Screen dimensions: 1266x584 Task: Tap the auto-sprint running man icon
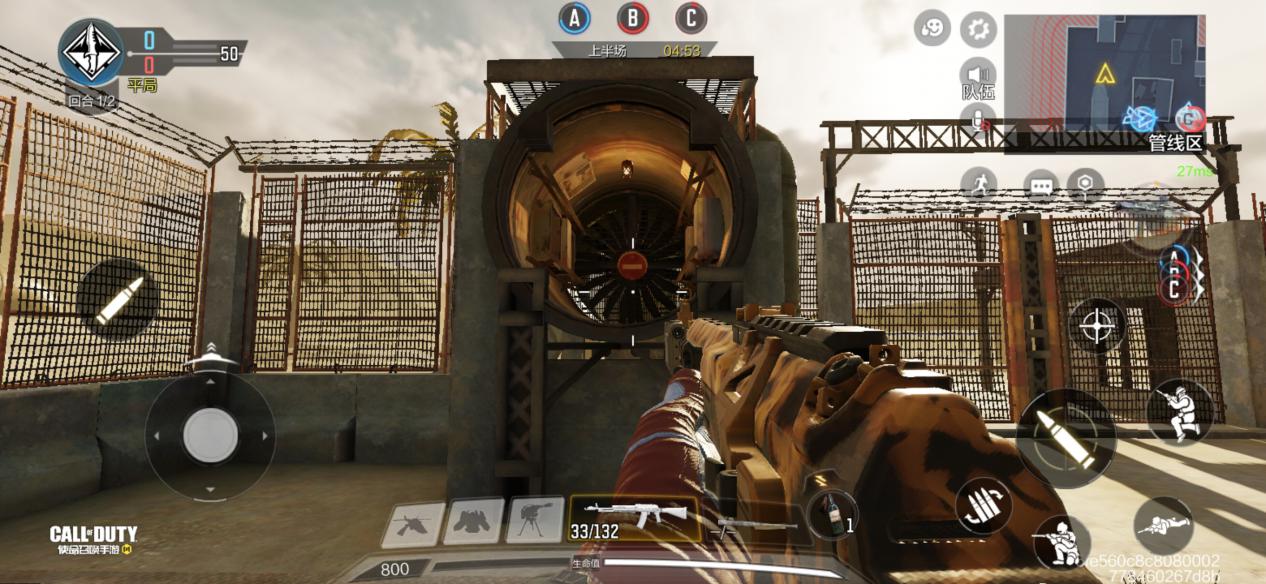pyautogui.click(x=979, y=184)
